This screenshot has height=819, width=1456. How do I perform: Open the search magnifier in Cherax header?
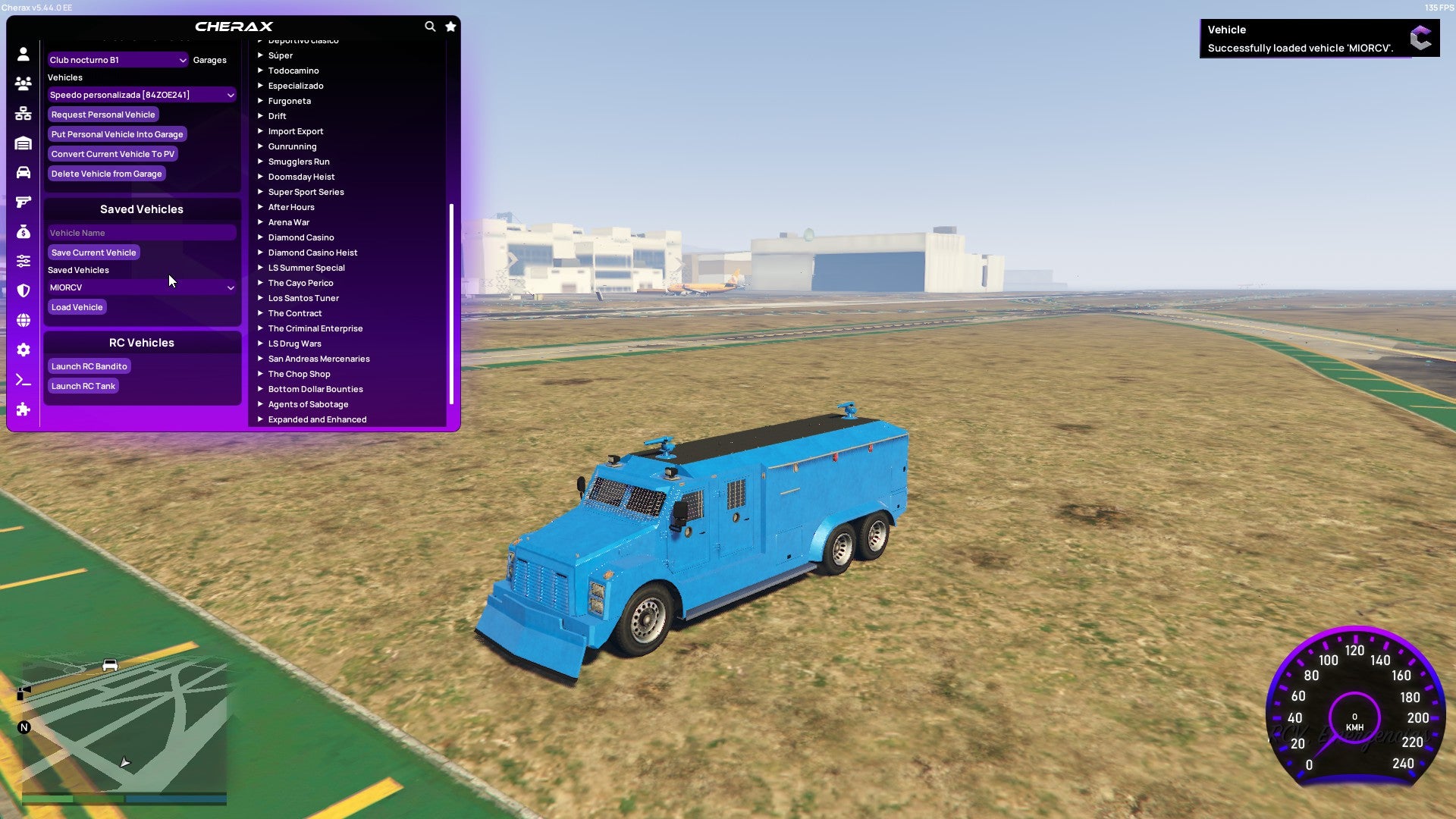pyautogui.click(x=429, y=25)
